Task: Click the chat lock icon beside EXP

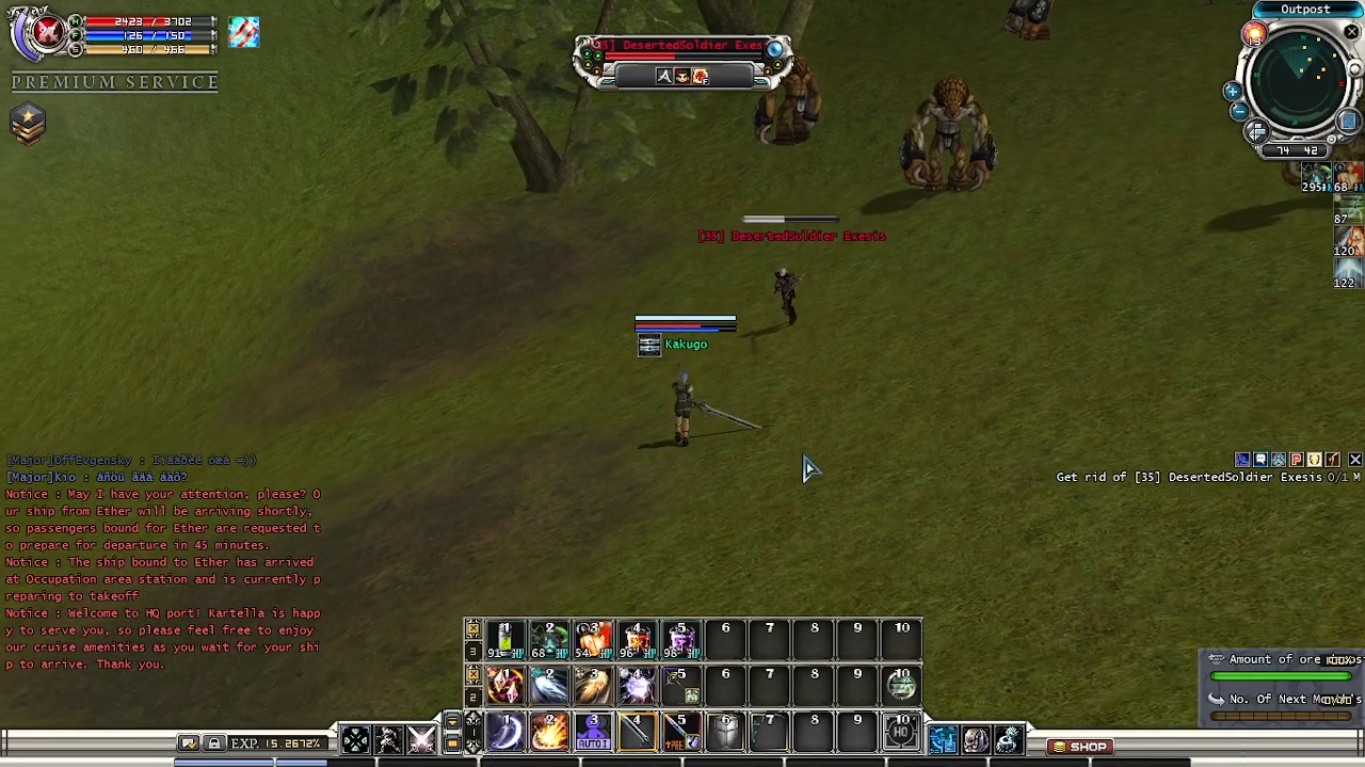Action: [x=214, y=743]
